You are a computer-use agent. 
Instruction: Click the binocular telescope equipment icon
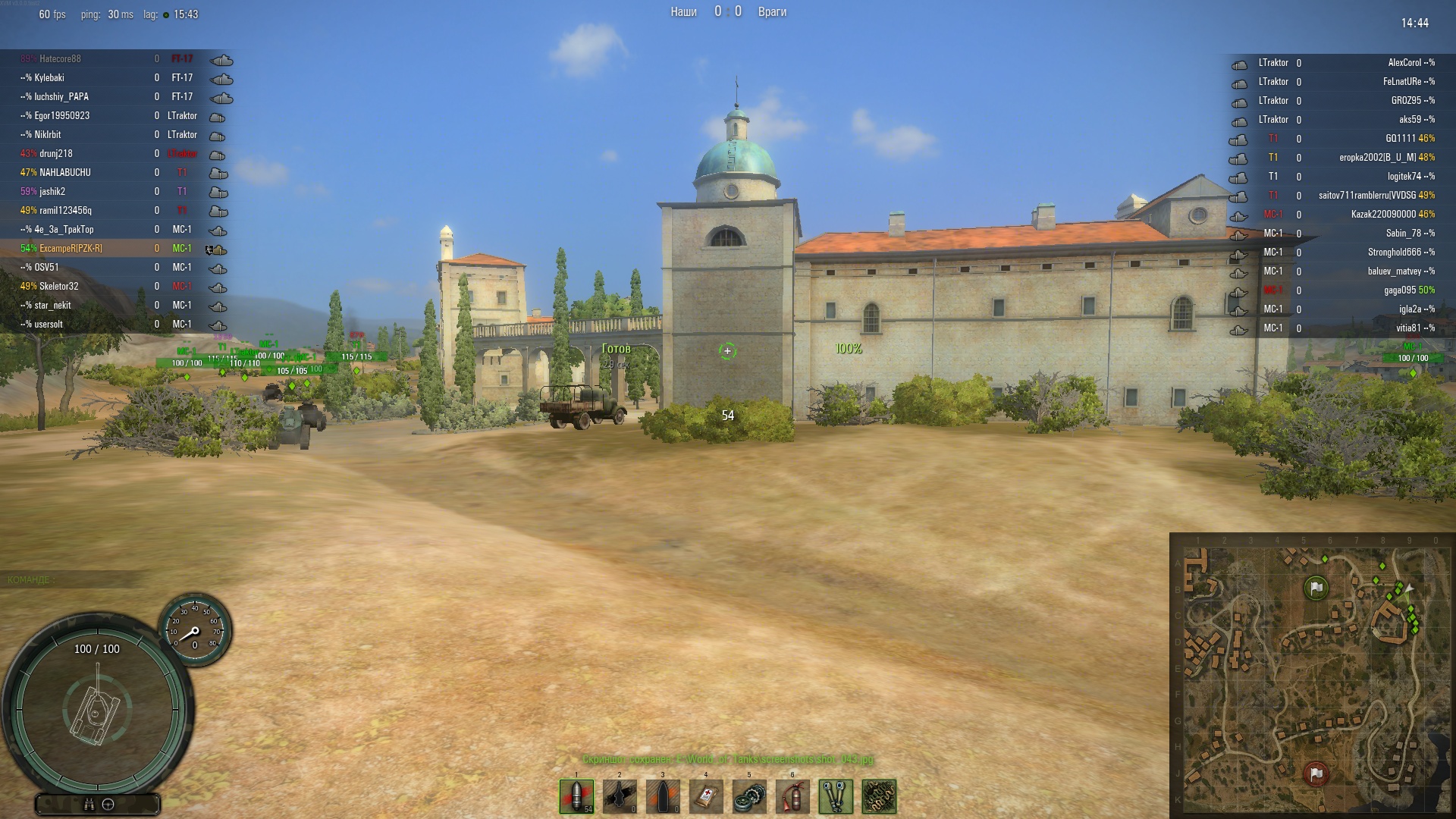tap(836, 797)
